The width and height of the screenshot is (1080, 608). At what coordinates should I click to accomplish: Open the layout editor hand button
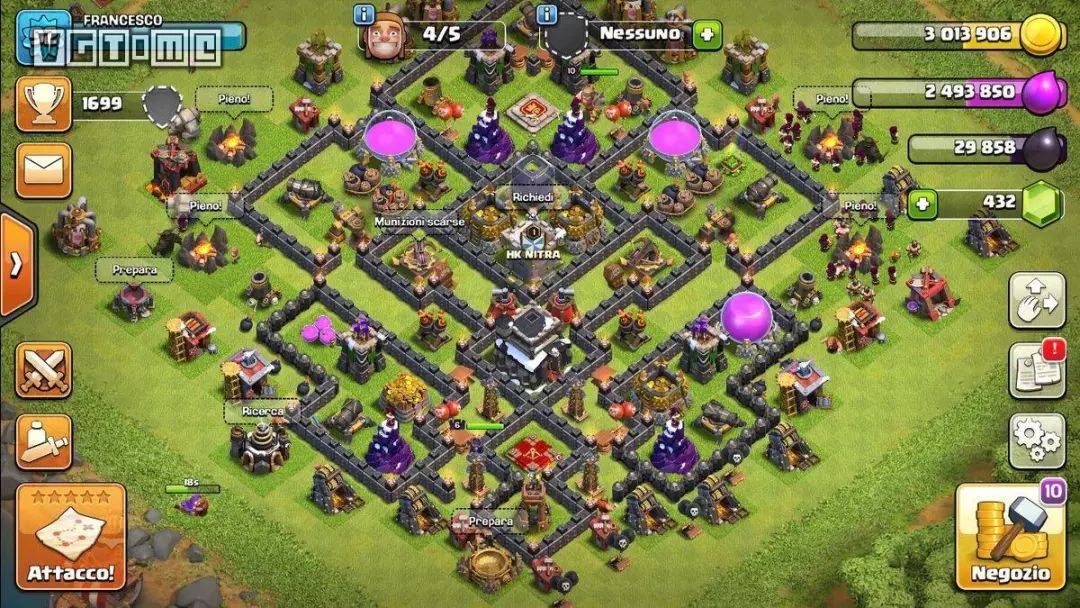pyautogui.click(x=1036, y=299)
